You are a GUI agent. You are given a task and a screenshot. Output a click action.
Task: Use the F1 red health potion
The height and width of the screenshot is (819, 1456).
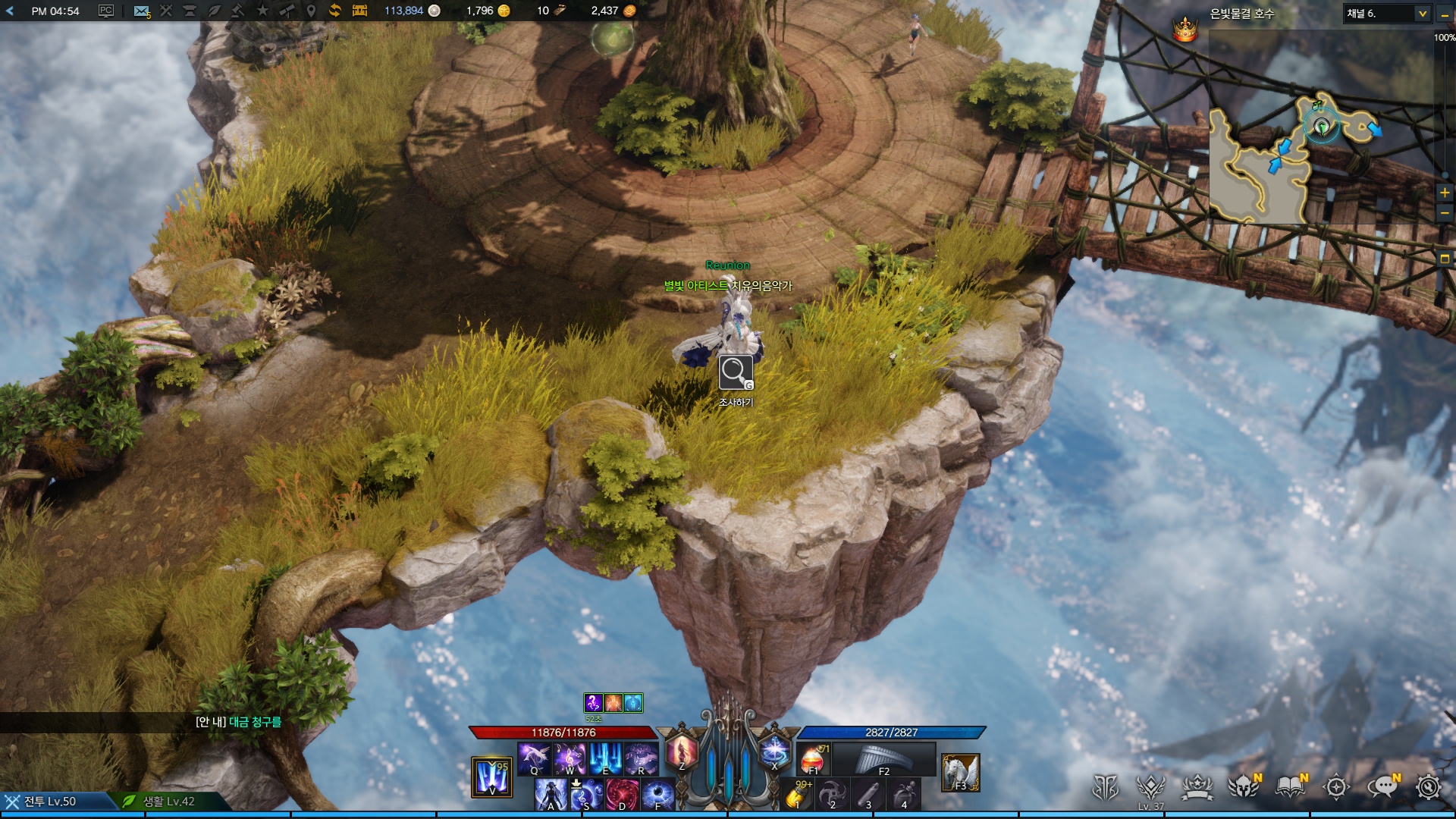pos(812,758)
